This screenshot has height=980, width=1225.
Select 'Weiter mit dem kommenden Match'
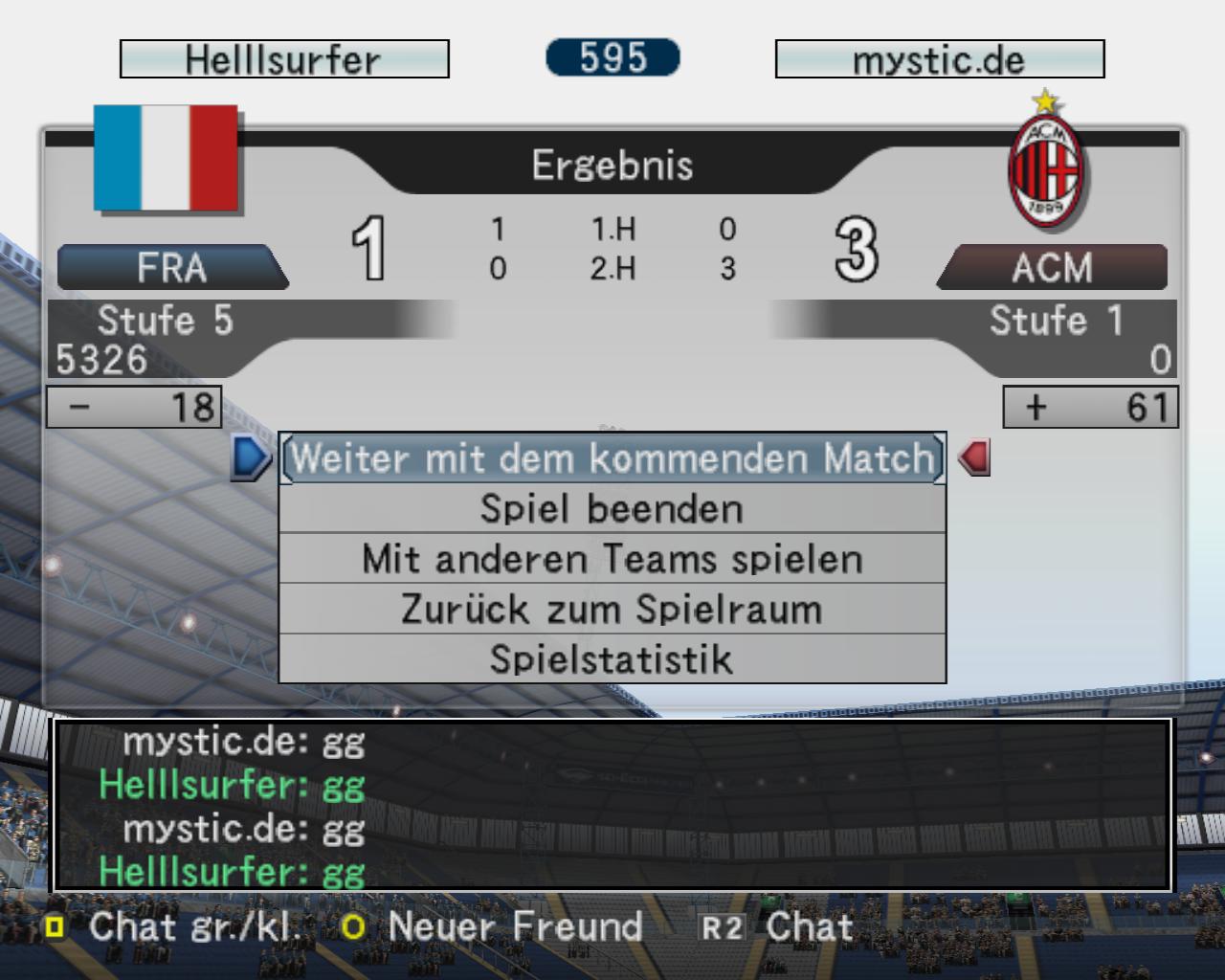612,458
